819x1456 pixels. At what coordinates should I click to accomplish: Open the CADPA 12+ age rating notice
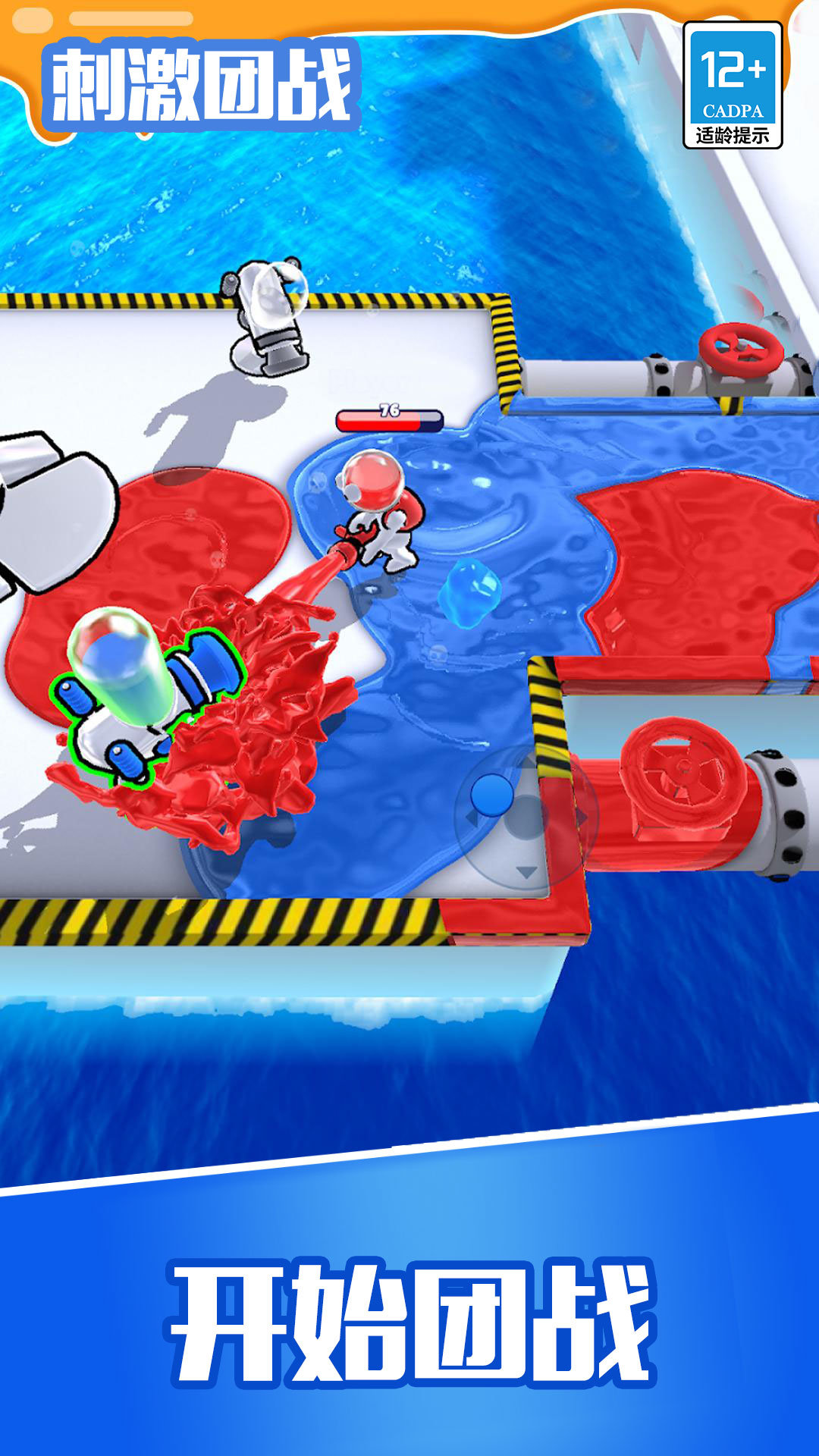coord(732,85)
